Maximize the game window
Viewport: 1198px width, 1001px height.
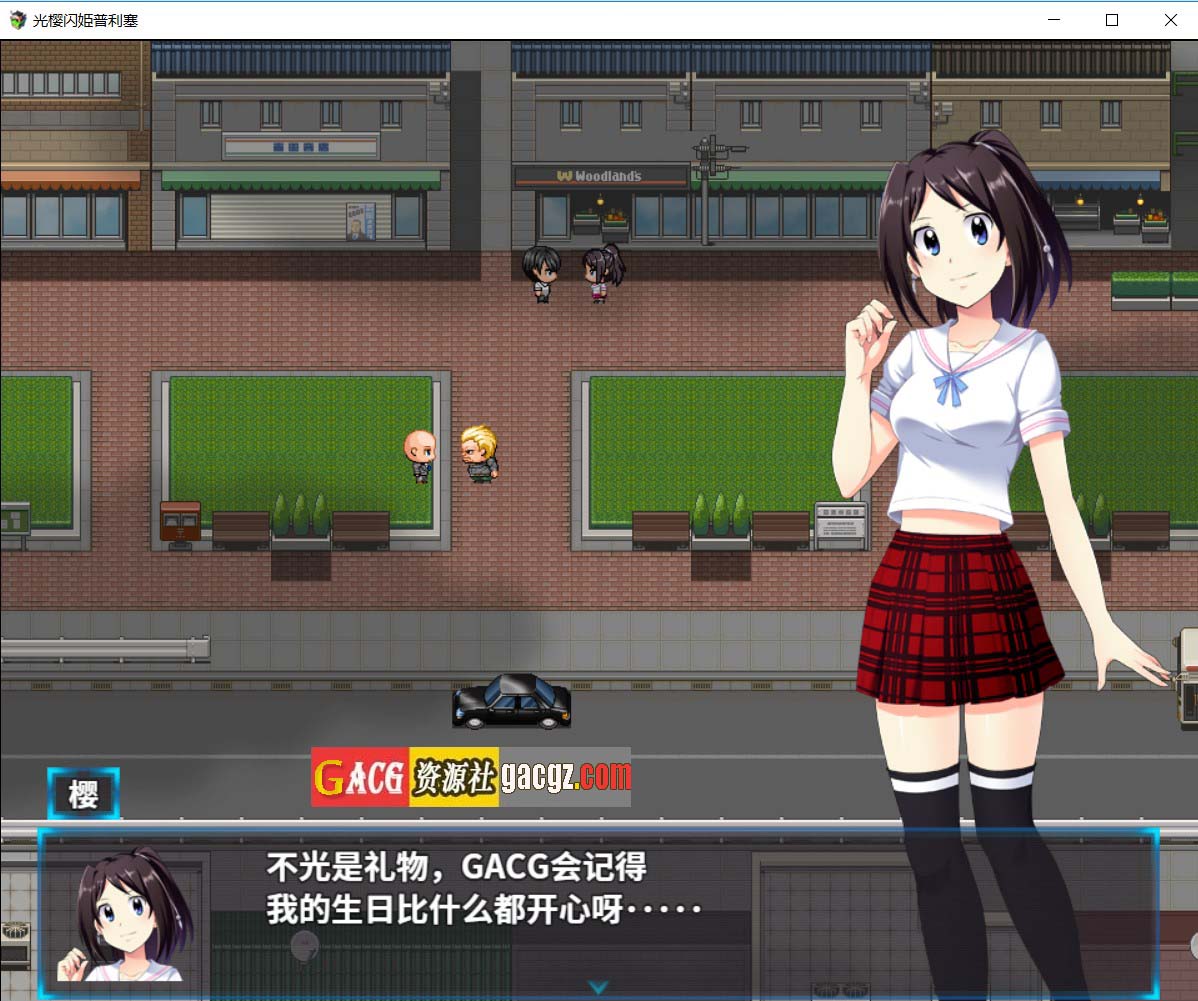[1111, 20]
